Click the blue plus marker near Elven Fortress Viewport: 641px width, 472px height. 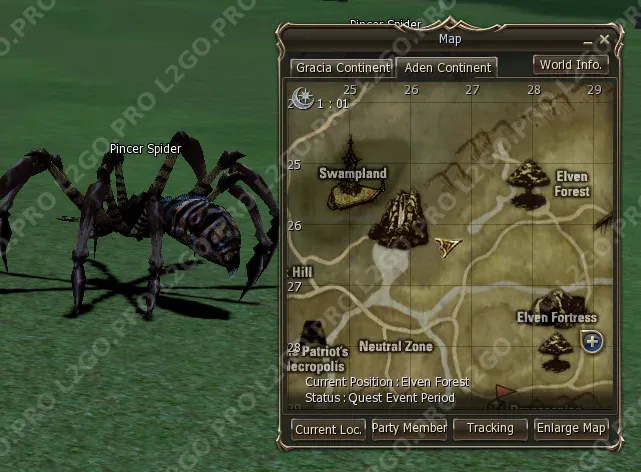pos(592,342)
